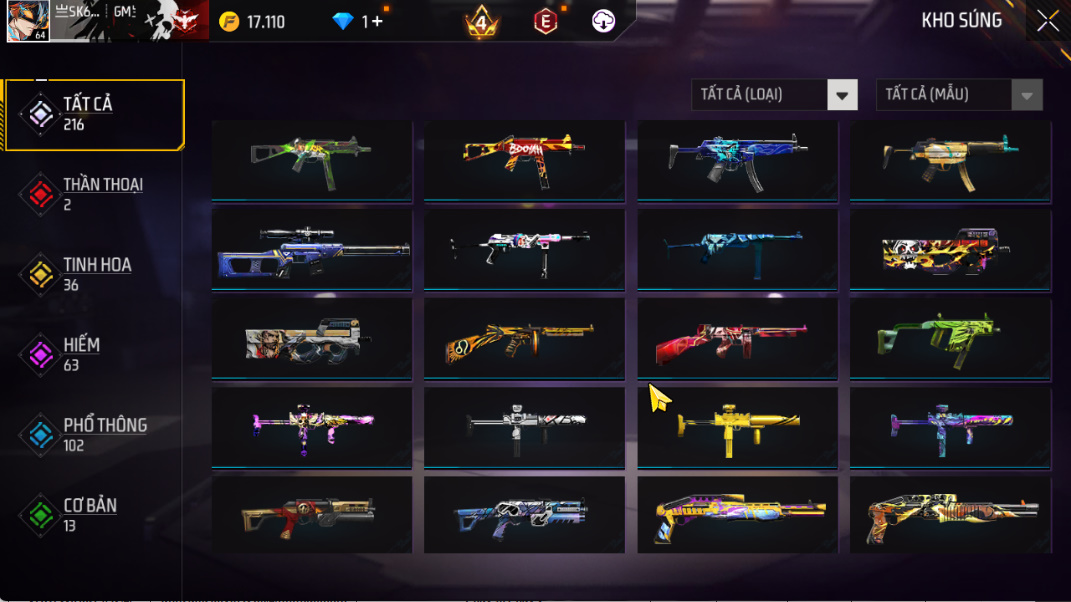Expand the Tất Cả (Mẫu) dropdown
The height and width of the screenshot is (602, 1071).
coord(959,95)
